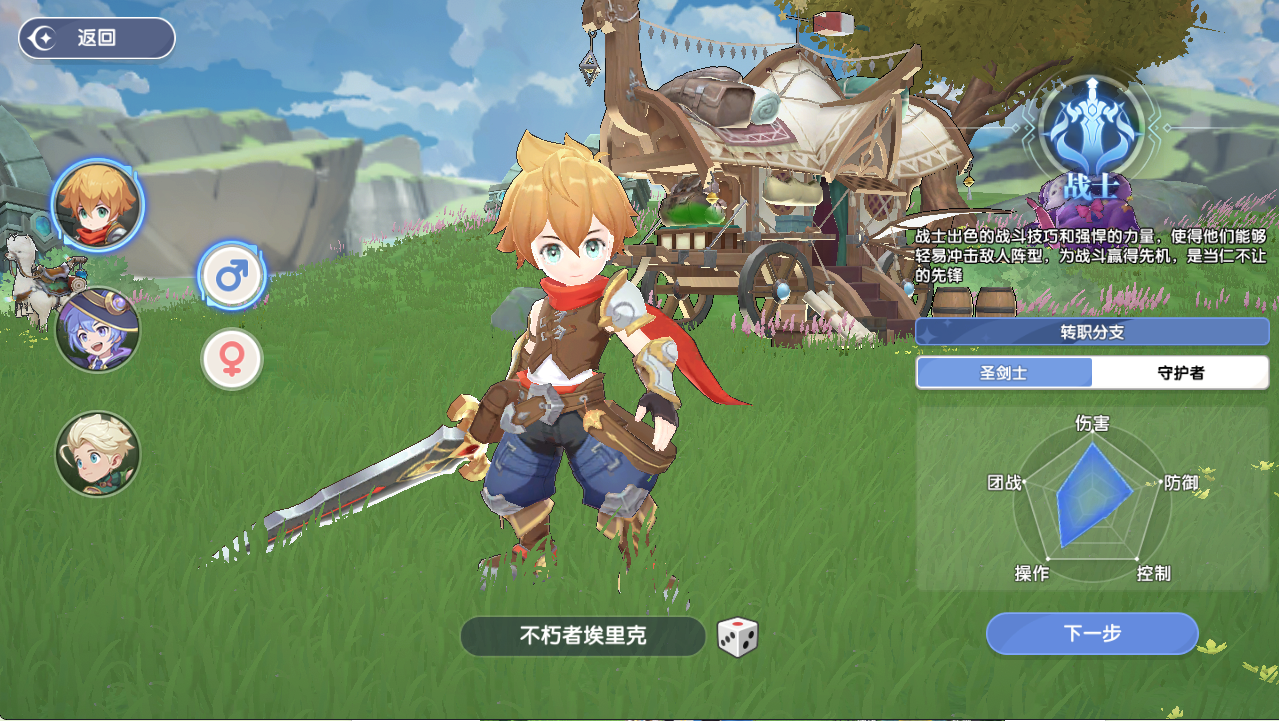Switch to the female gender symbol
Viewport: 1279px width, 721px height.
[232, 360]
